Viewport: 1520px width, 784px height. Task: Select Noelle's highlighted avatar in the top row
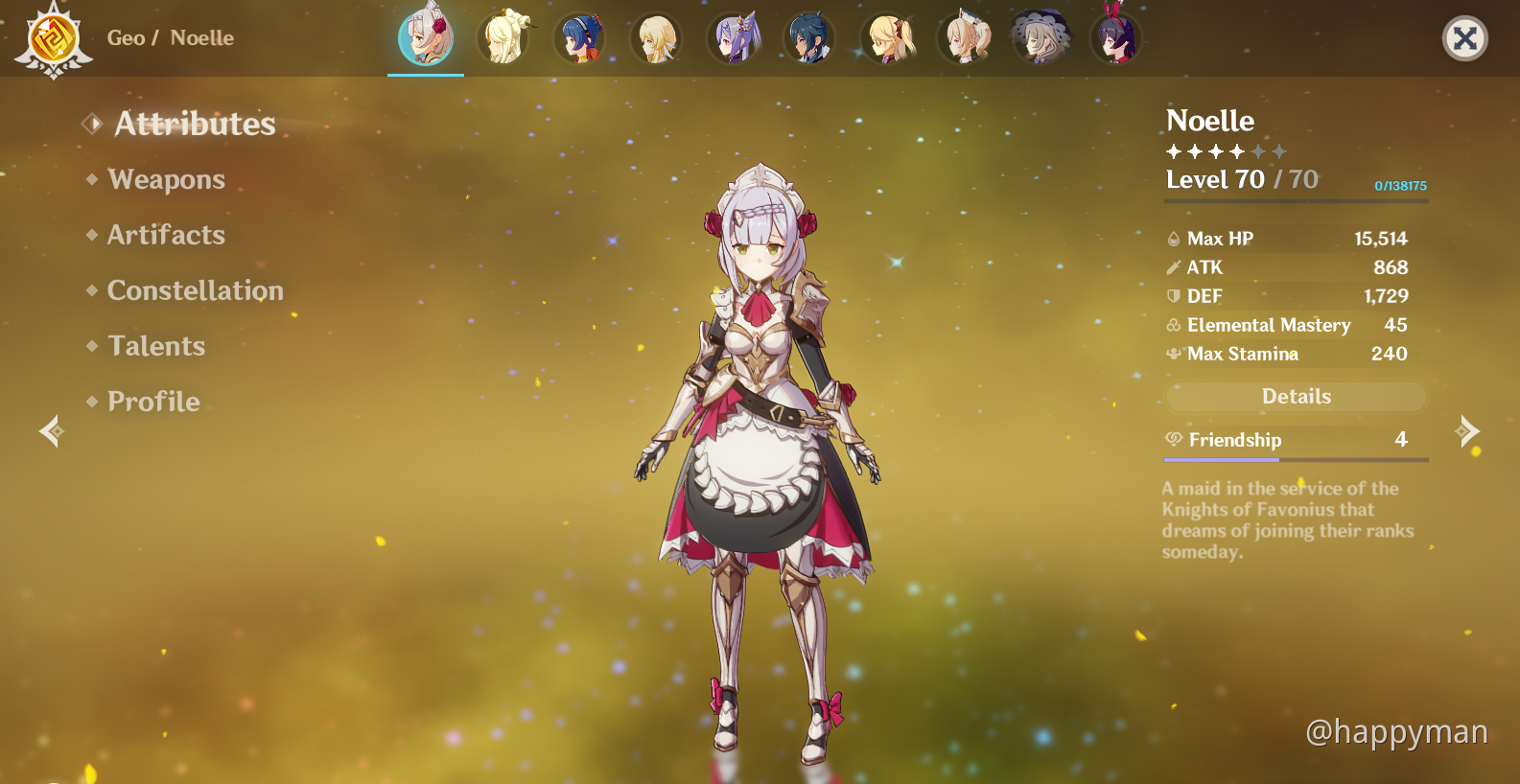425,38
